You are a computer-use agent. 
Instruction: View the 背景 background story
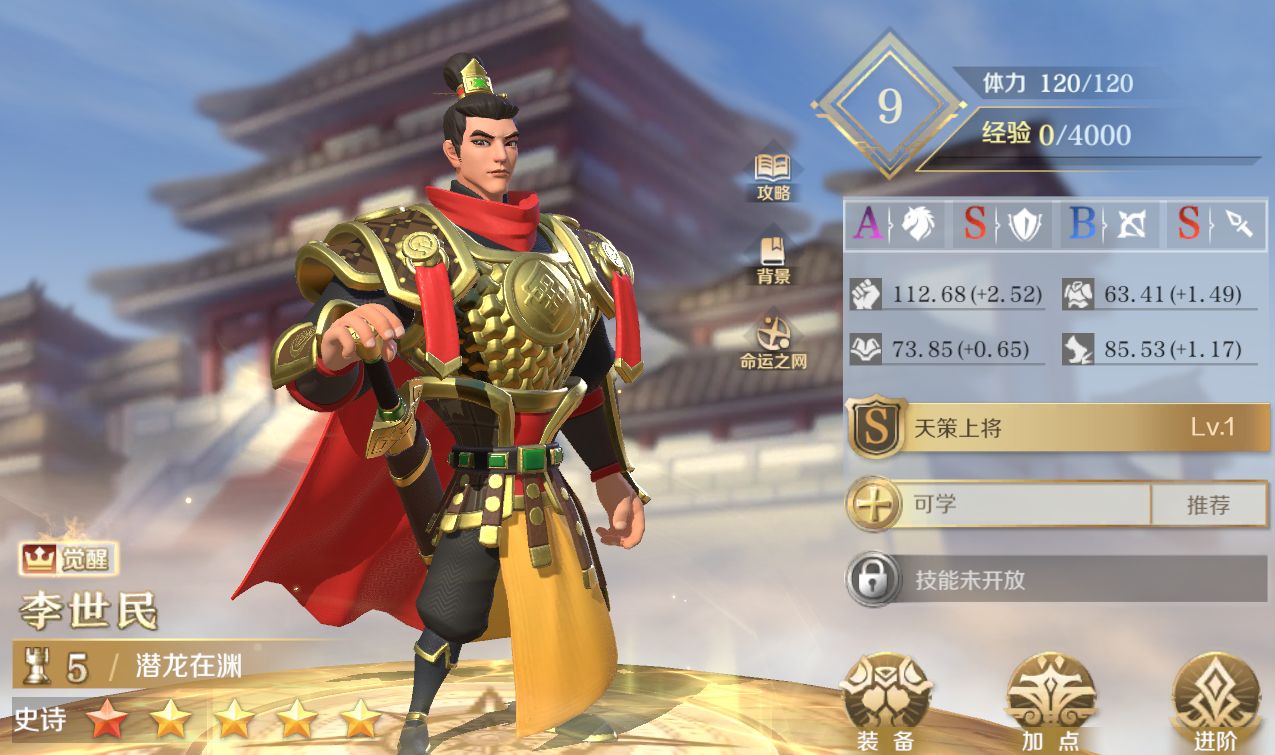[773, 259]
